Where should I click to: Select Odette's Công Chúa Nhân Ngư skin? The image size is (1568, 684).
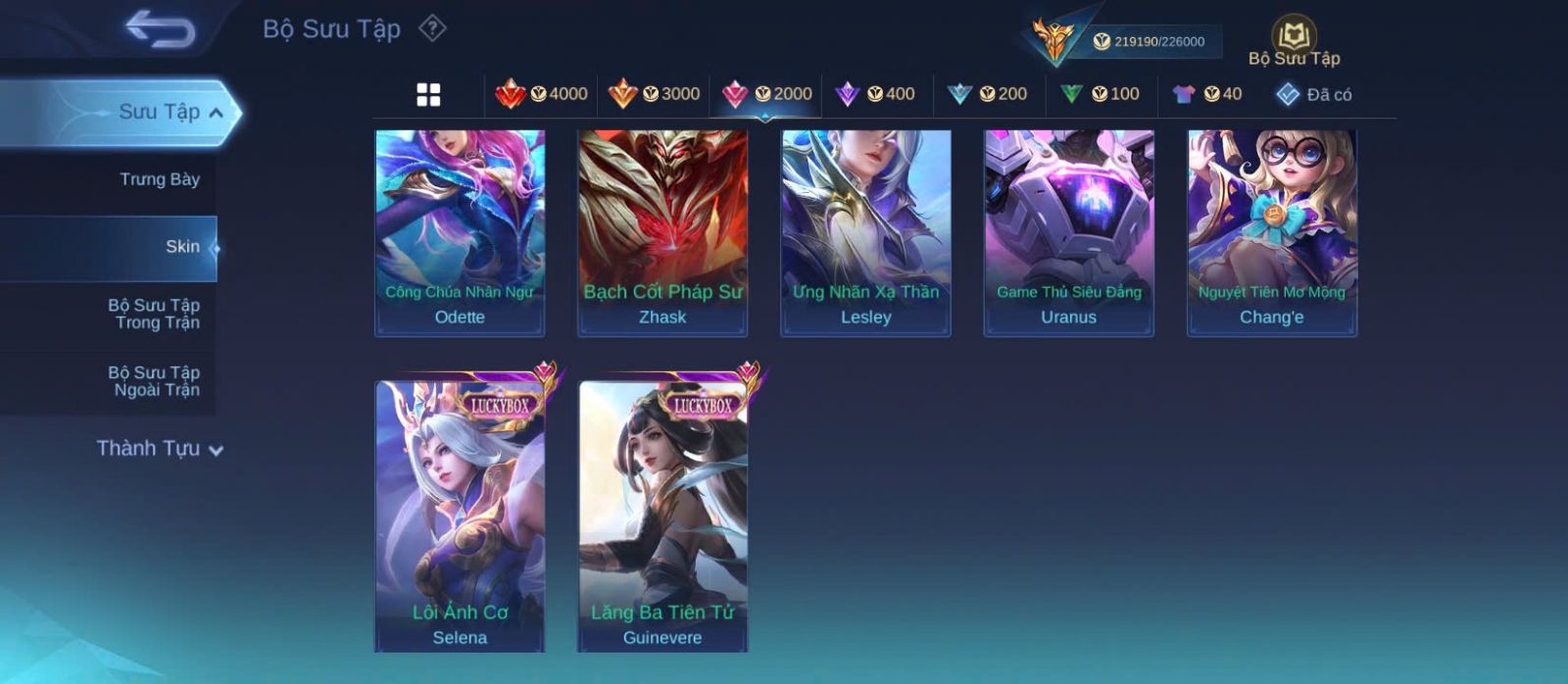click(460, 233)
